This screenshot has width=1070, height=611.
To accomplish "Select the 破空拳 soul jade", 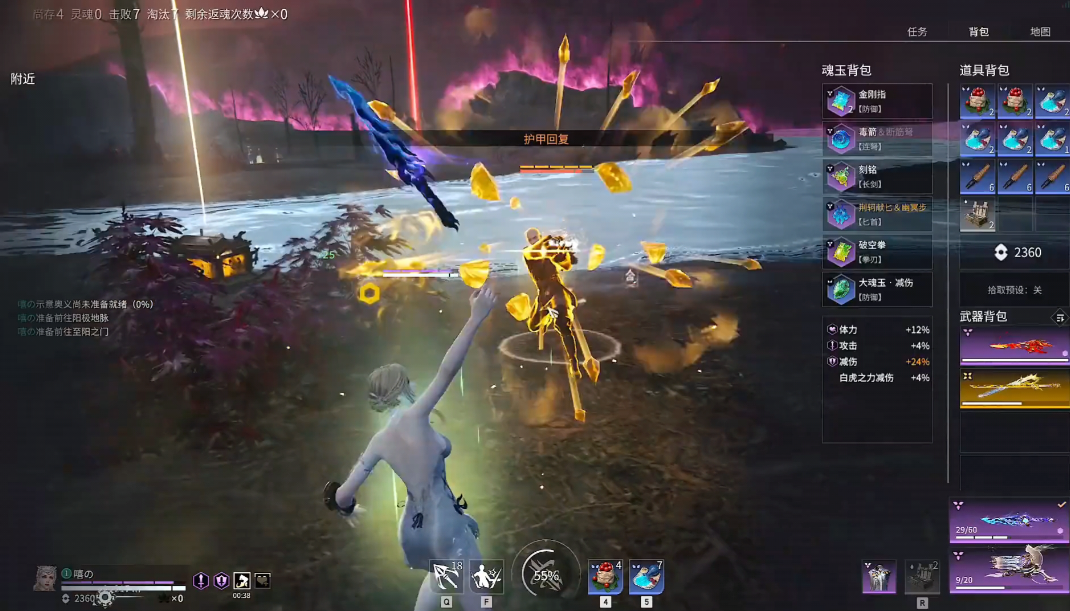I will pyautogui.click(x=877, y=251).
